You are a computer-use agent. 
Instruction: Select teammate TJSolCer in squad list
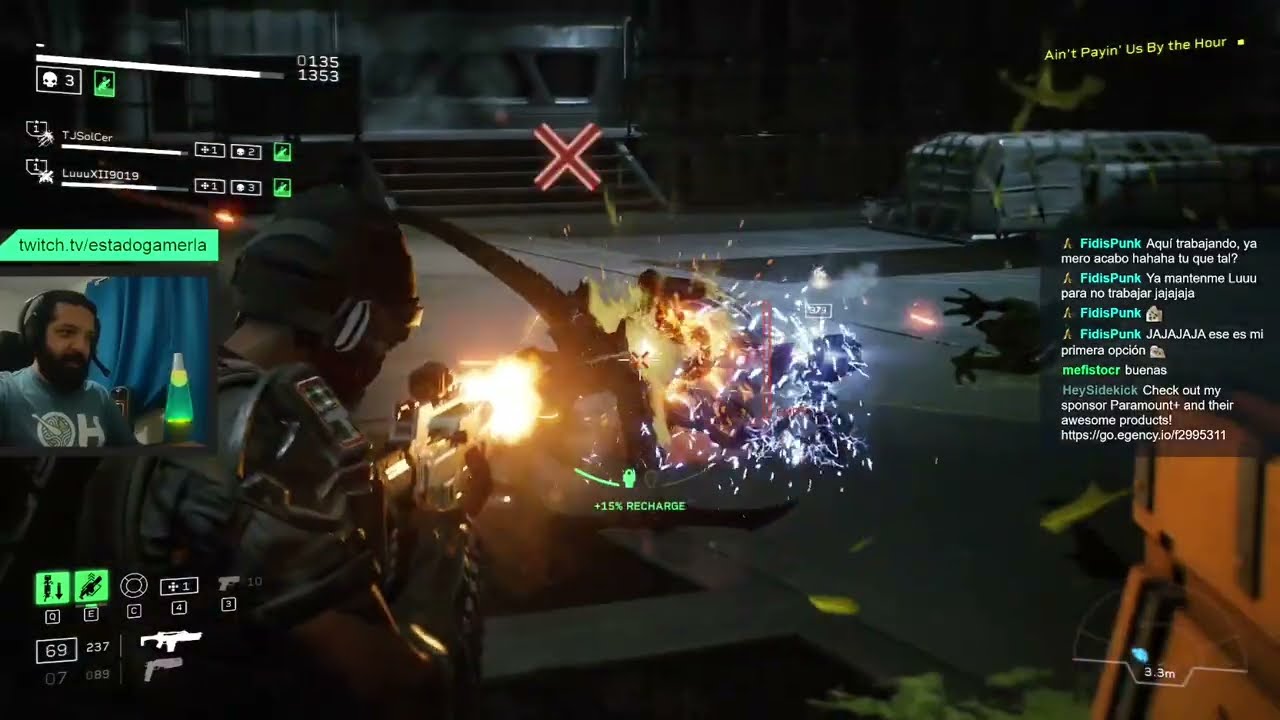coord(88,135)
